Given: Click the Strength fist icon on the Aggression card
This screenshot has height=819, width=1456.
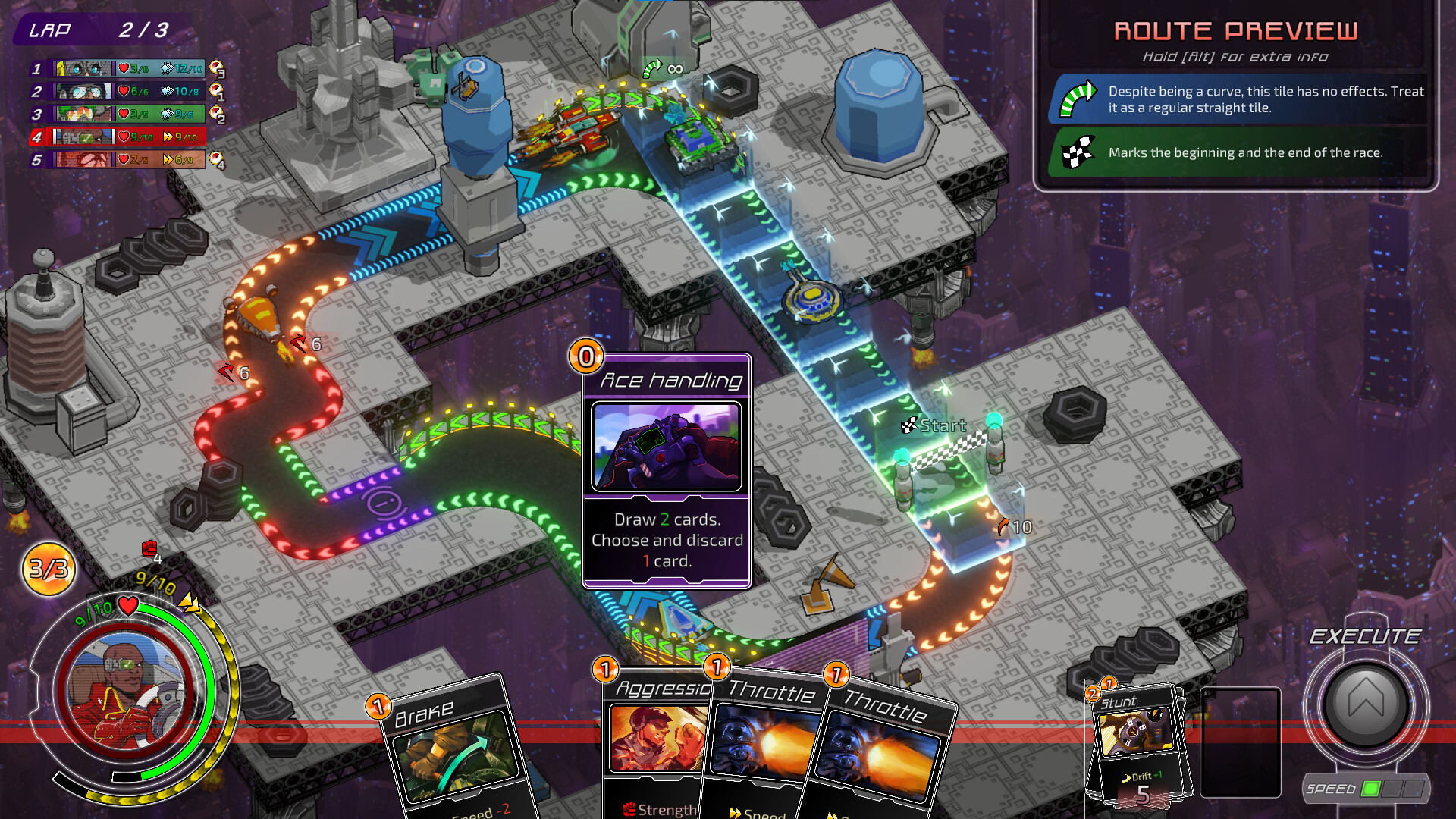Looking at the screenshot, I should [x=632, y=810].
